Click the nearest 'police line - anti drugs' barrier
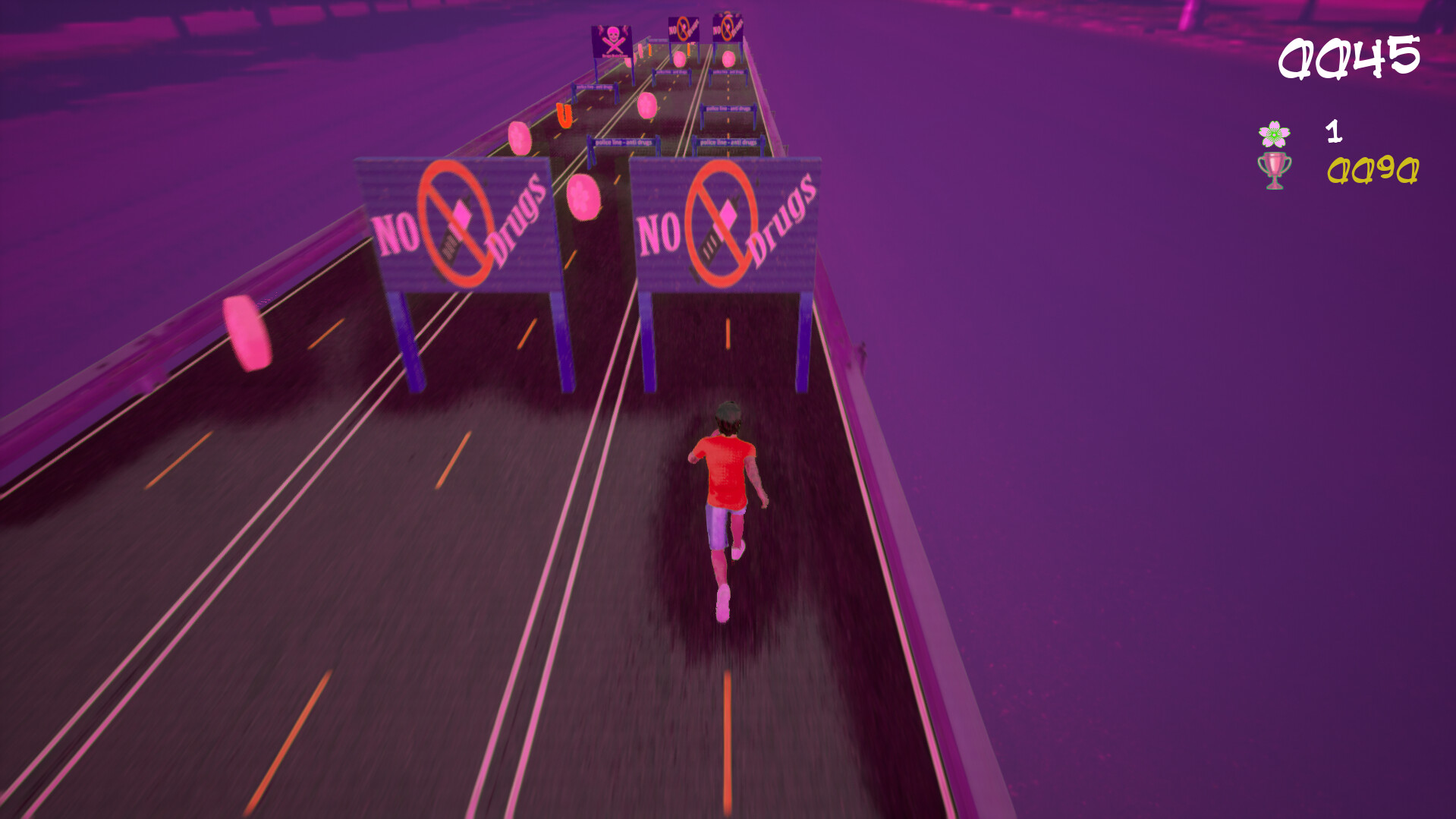1456x819 pixels. click(624, 142)
